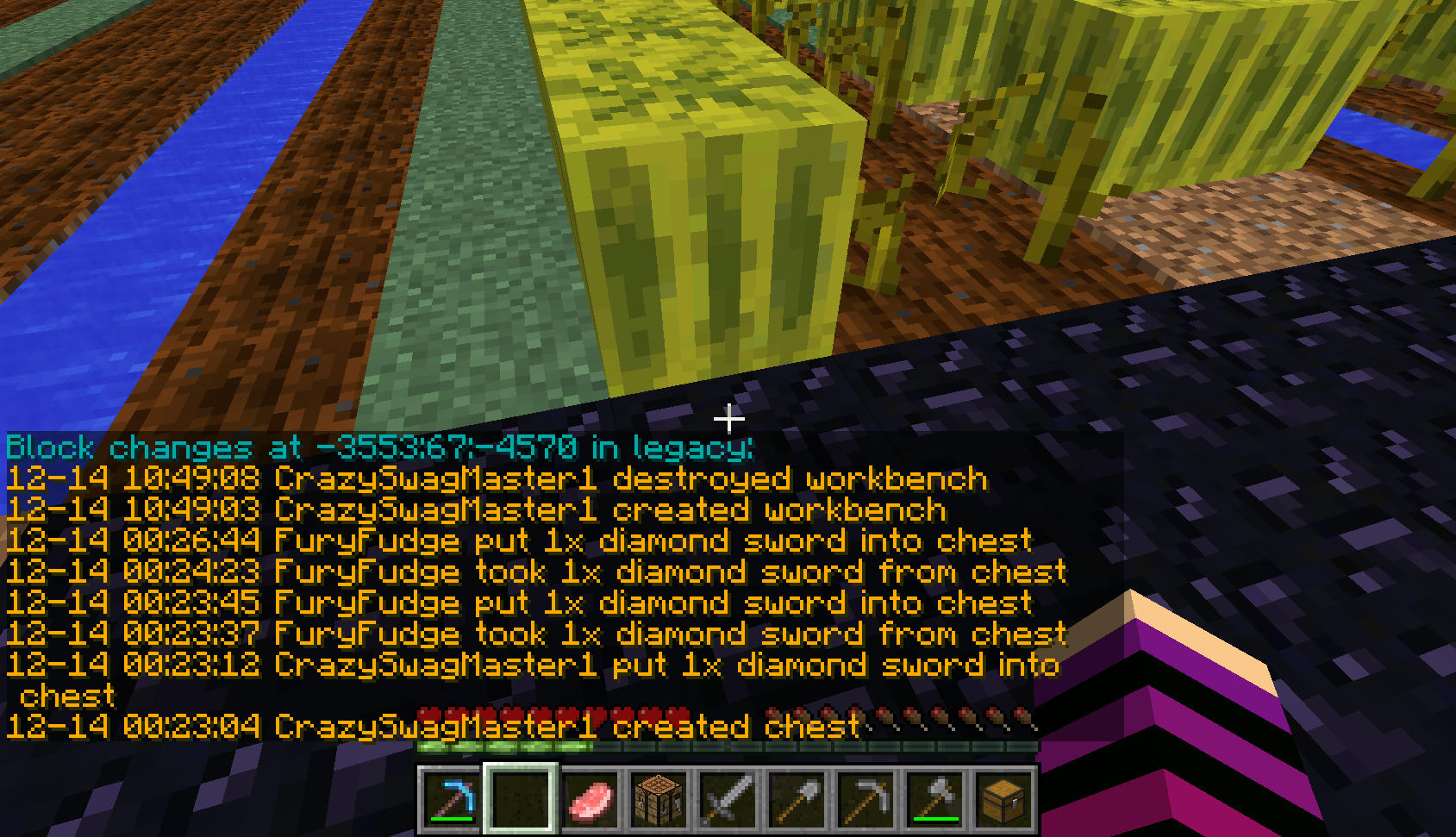Select the stone axe hotbar slot
The height and width of the screenshot is (837, 1456).
coord(934,798)
